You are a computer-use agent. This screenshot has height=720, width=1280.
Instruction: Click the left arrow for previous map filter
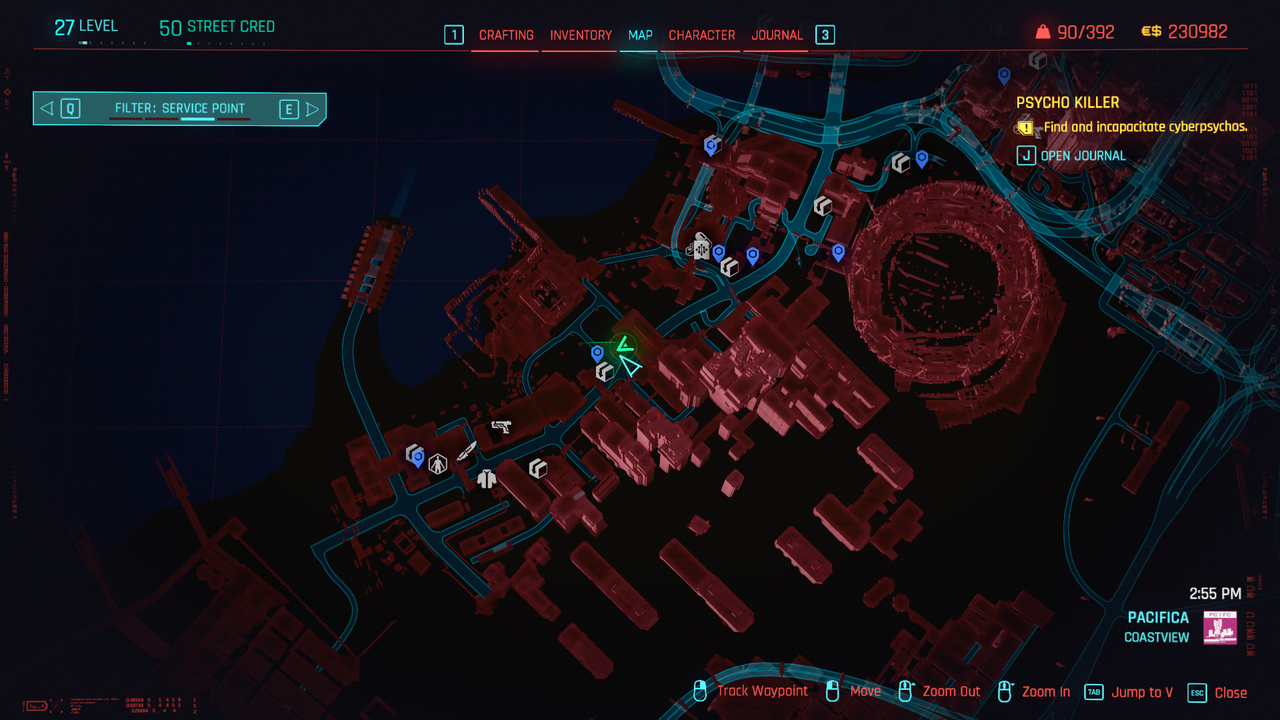[47, 109]
